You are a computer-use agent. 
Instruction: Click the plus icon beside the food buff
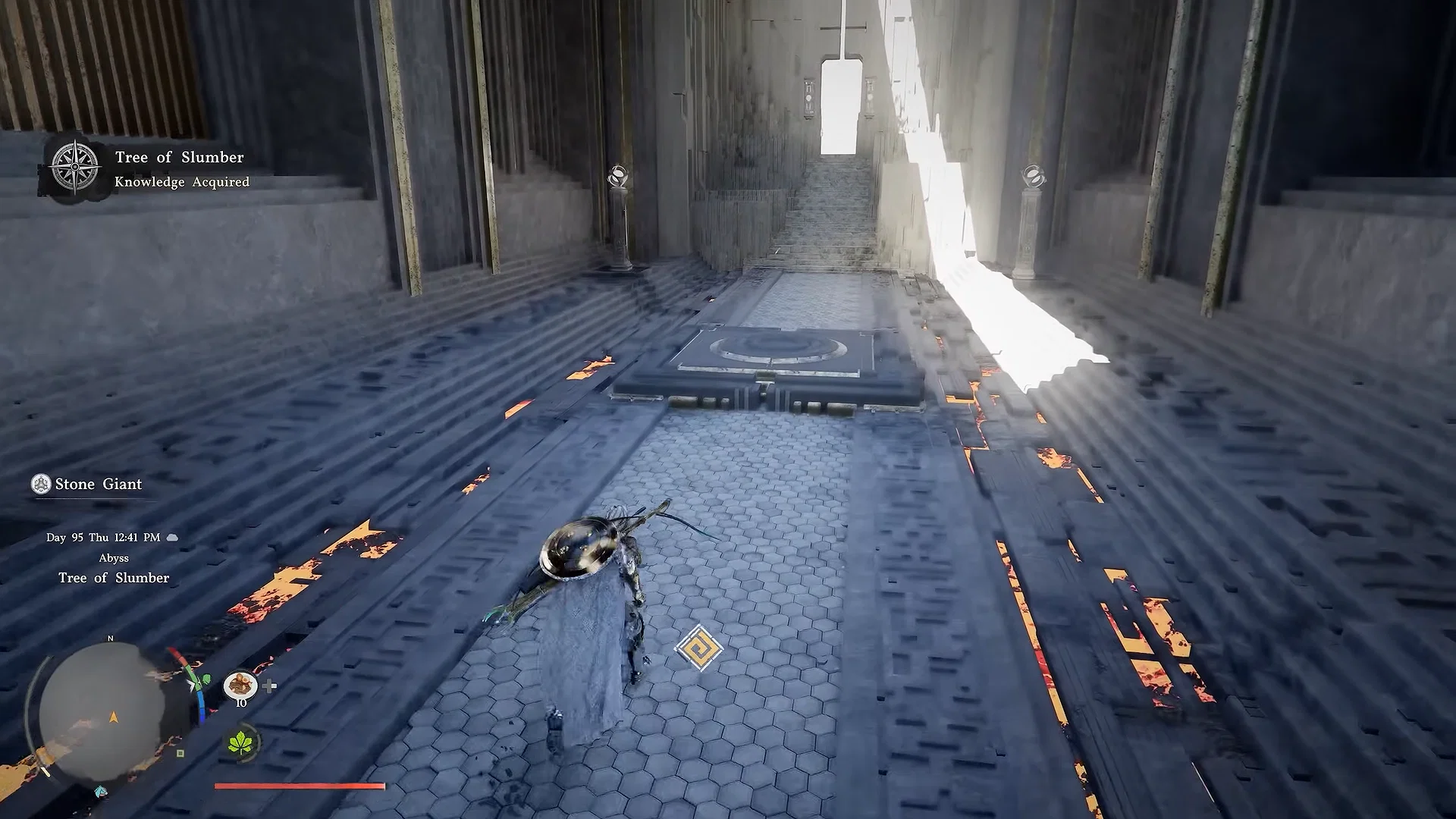[269, 686]
